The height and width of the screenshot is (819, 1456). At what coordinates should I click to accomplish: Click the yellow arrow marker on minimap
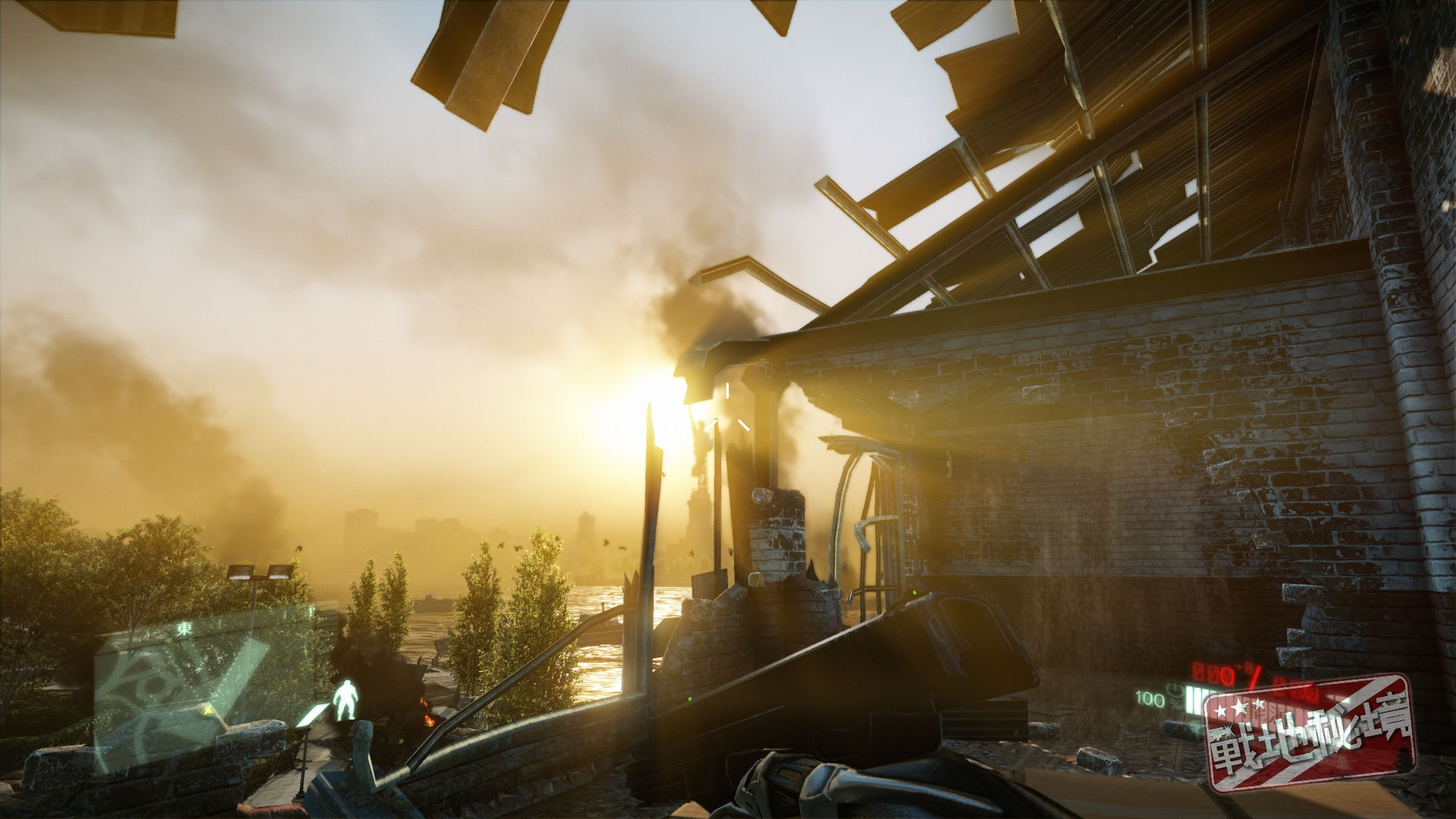click(207, 712)
